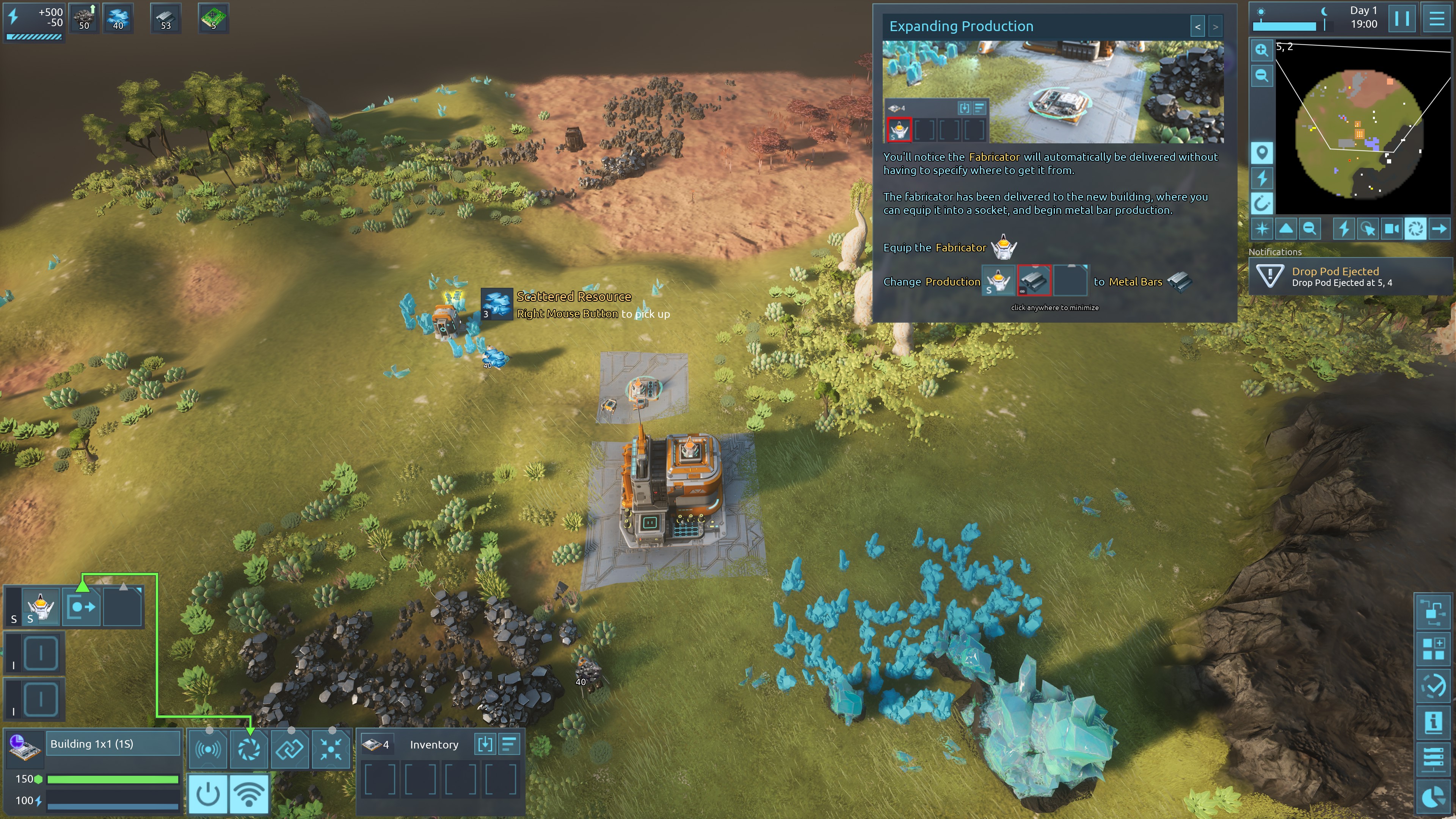
Task: Go to previous tutorial page arrow
Action: [x=1197, y=27]
